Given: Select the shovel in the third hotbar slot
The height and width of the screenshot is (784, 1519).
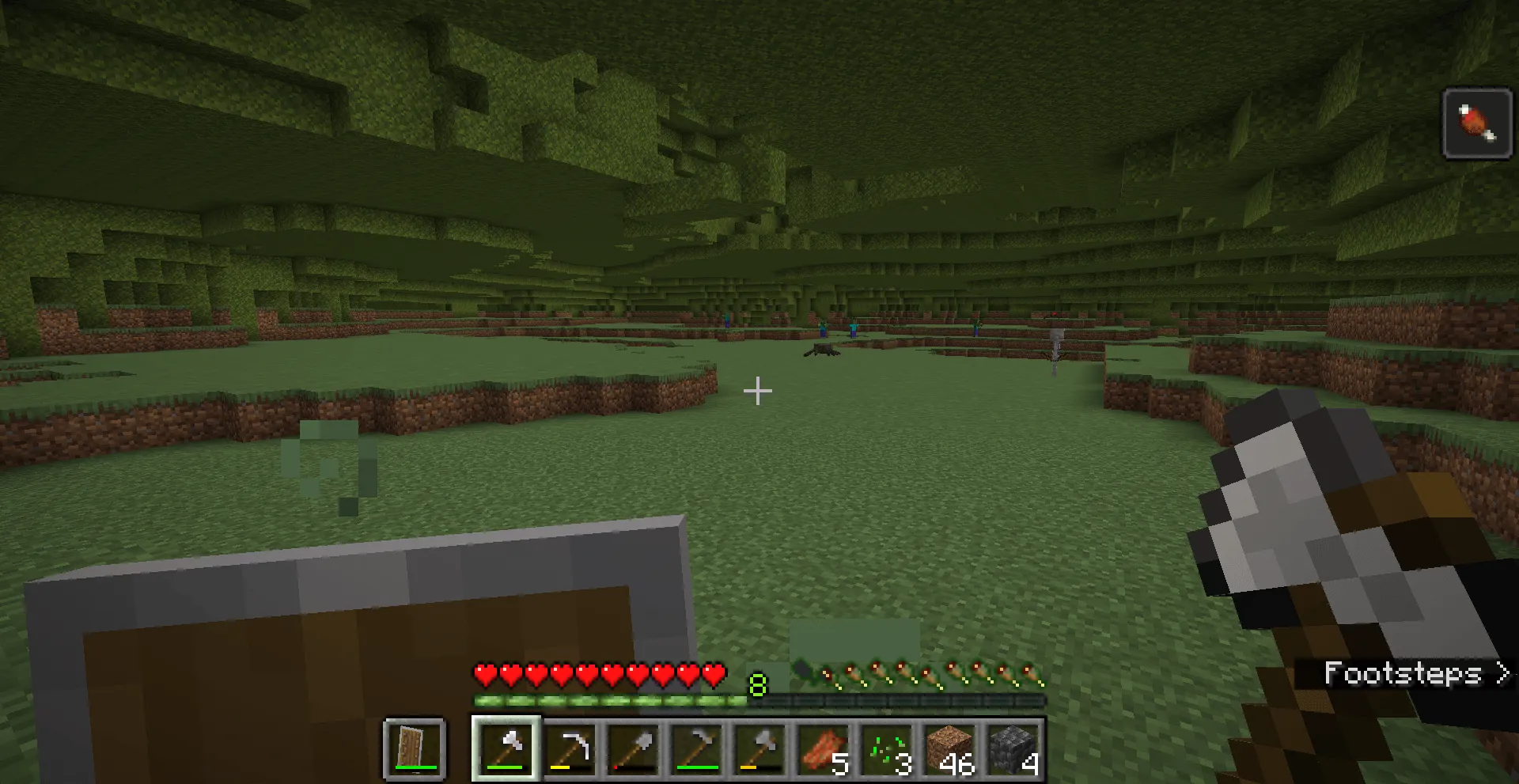Looking at the screenshot, I should tap(630, 750).
